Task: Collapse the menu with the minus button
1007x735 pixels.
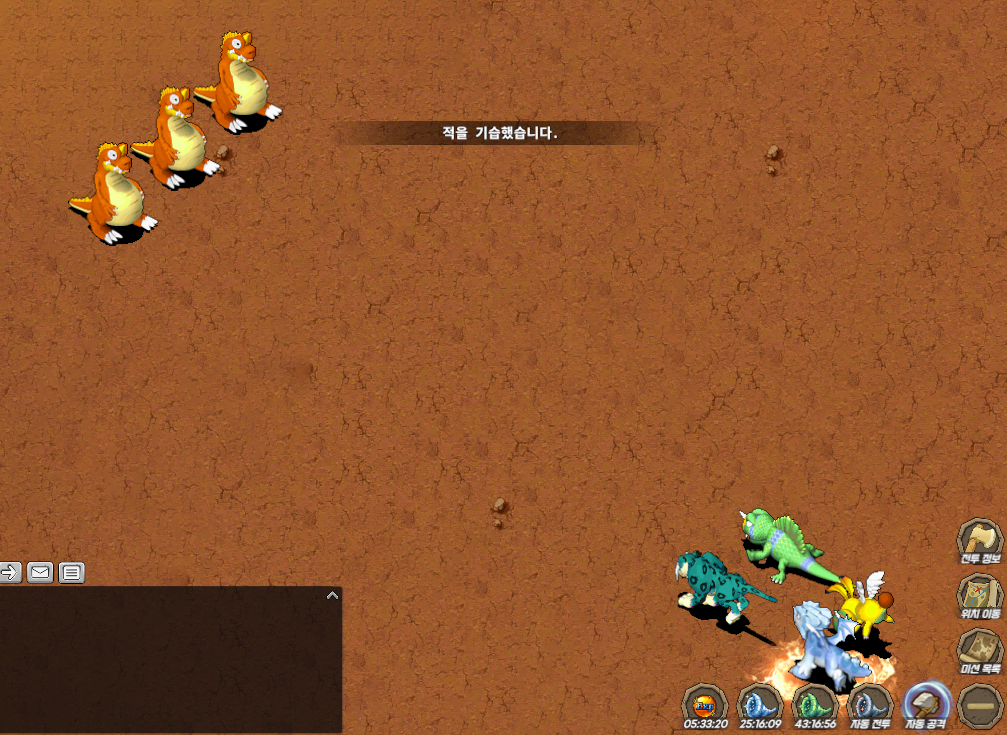Action: click(980, 705)
